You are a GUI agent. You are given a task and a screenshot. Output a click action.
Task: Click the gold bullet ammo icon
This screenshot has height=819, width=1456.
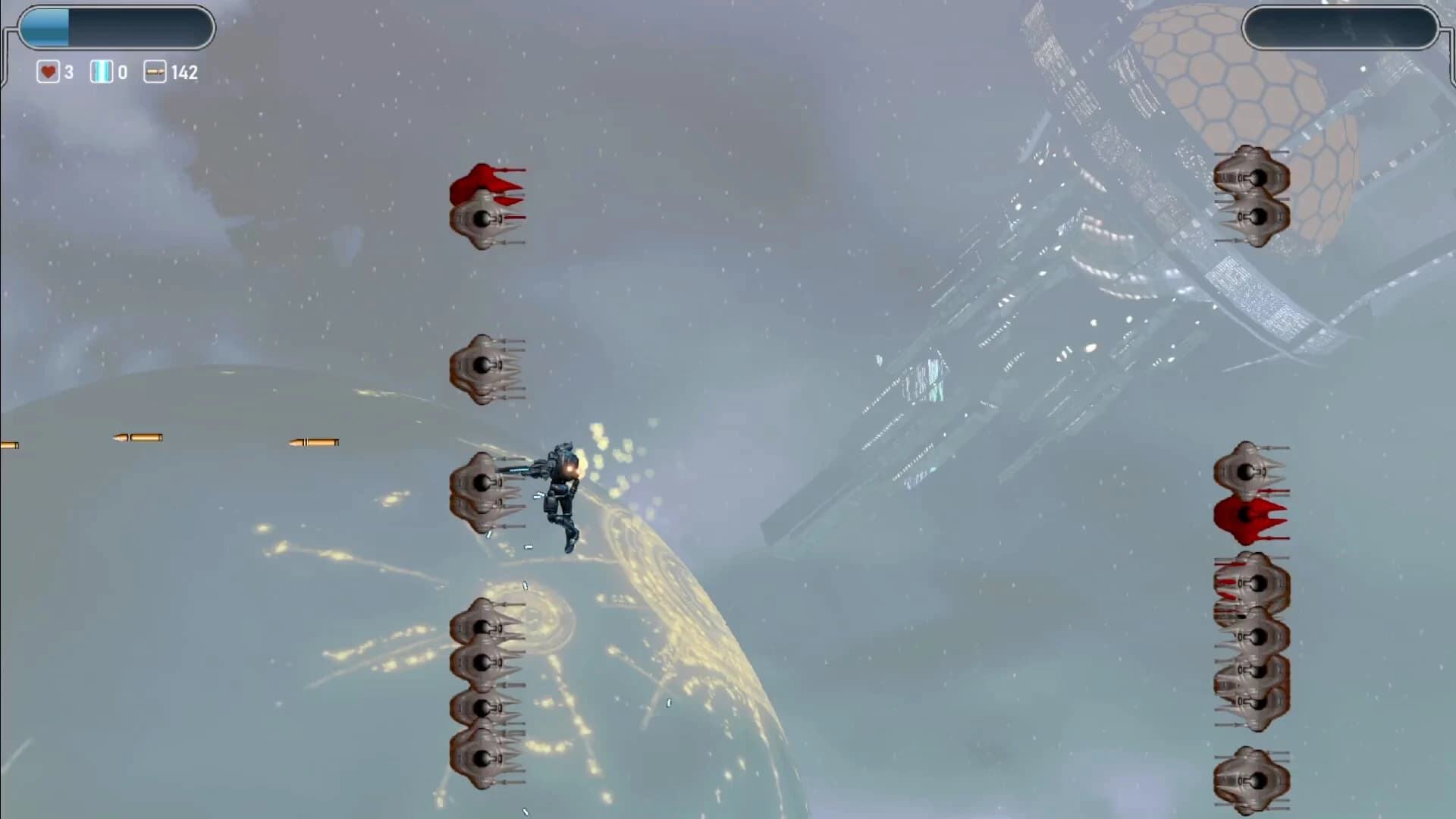[x=155, y=72]
